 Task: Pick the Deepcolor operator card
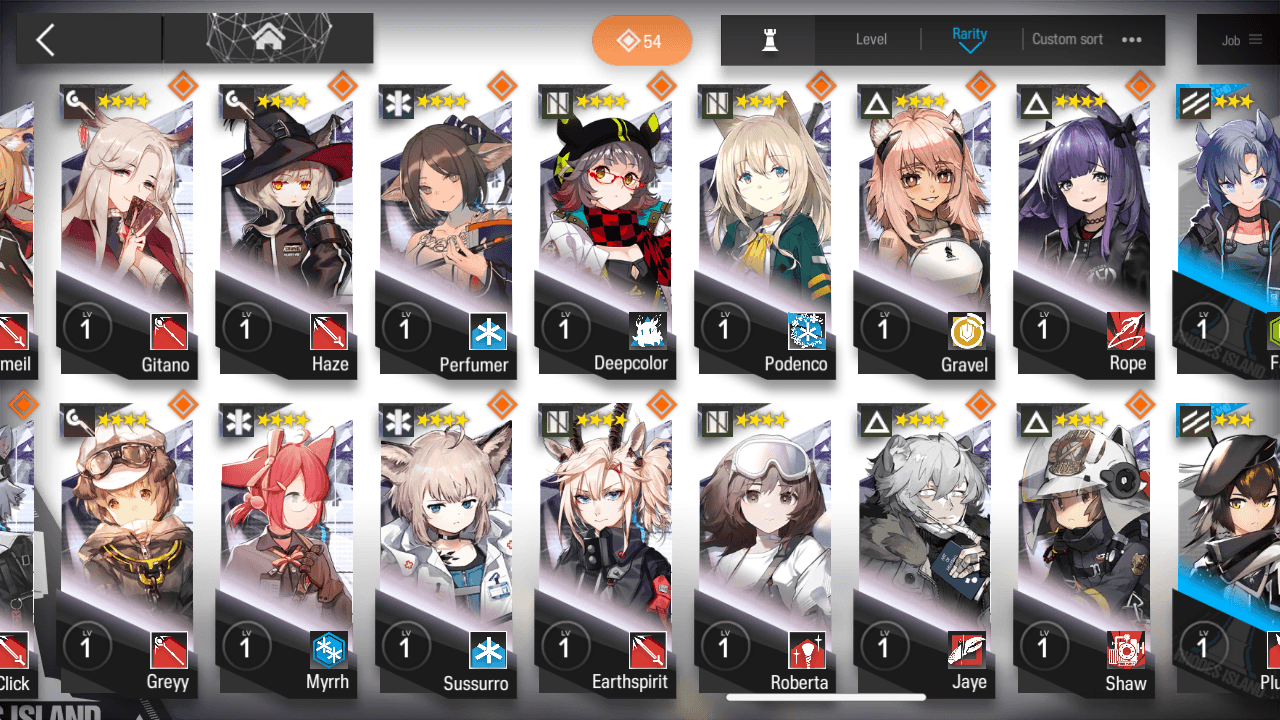coord(604,230)
